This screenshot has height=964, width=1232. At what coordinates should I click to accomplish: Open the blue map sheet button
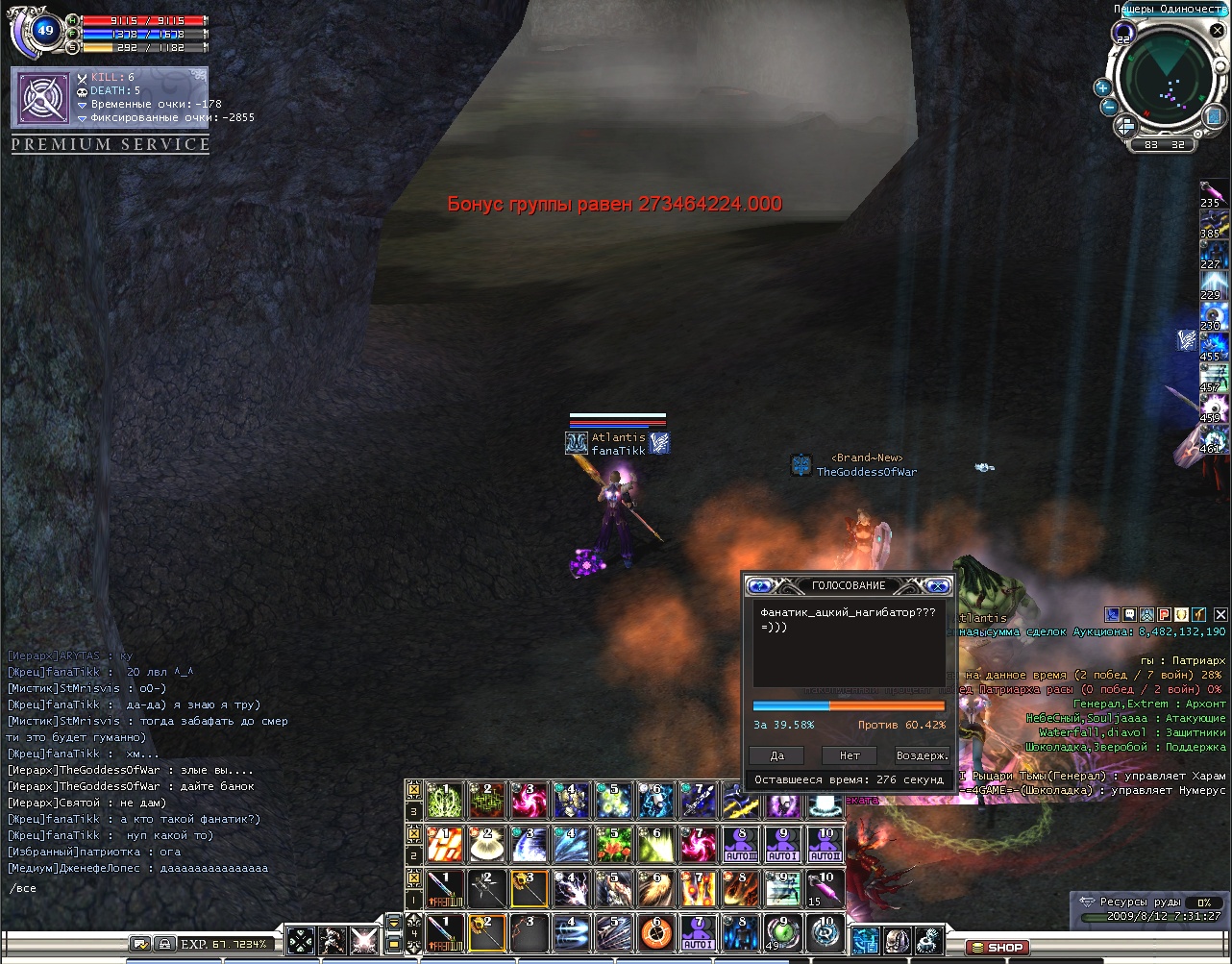1215,115
